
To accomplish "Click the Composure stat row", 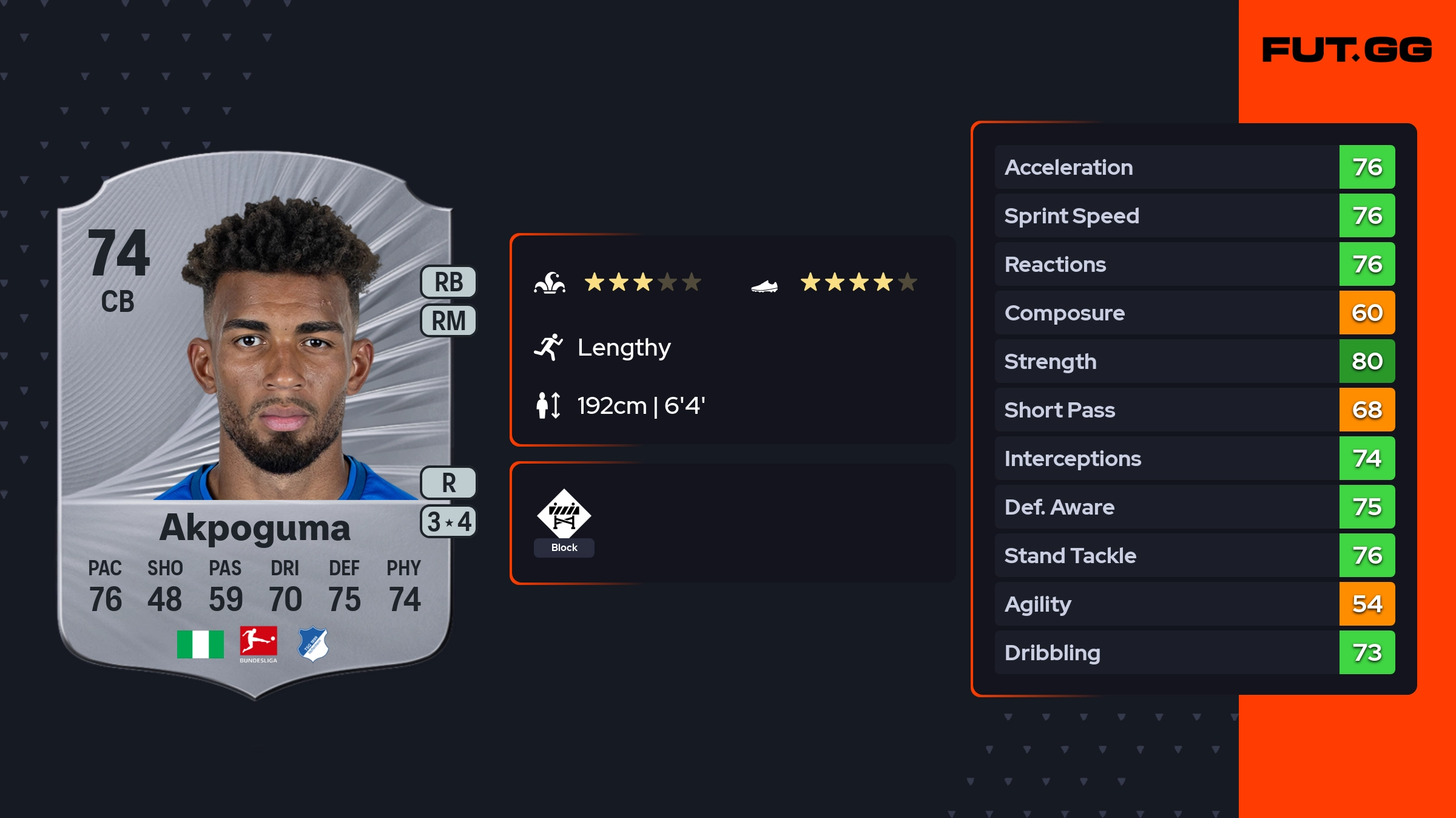I will (x=1194, y=313).
